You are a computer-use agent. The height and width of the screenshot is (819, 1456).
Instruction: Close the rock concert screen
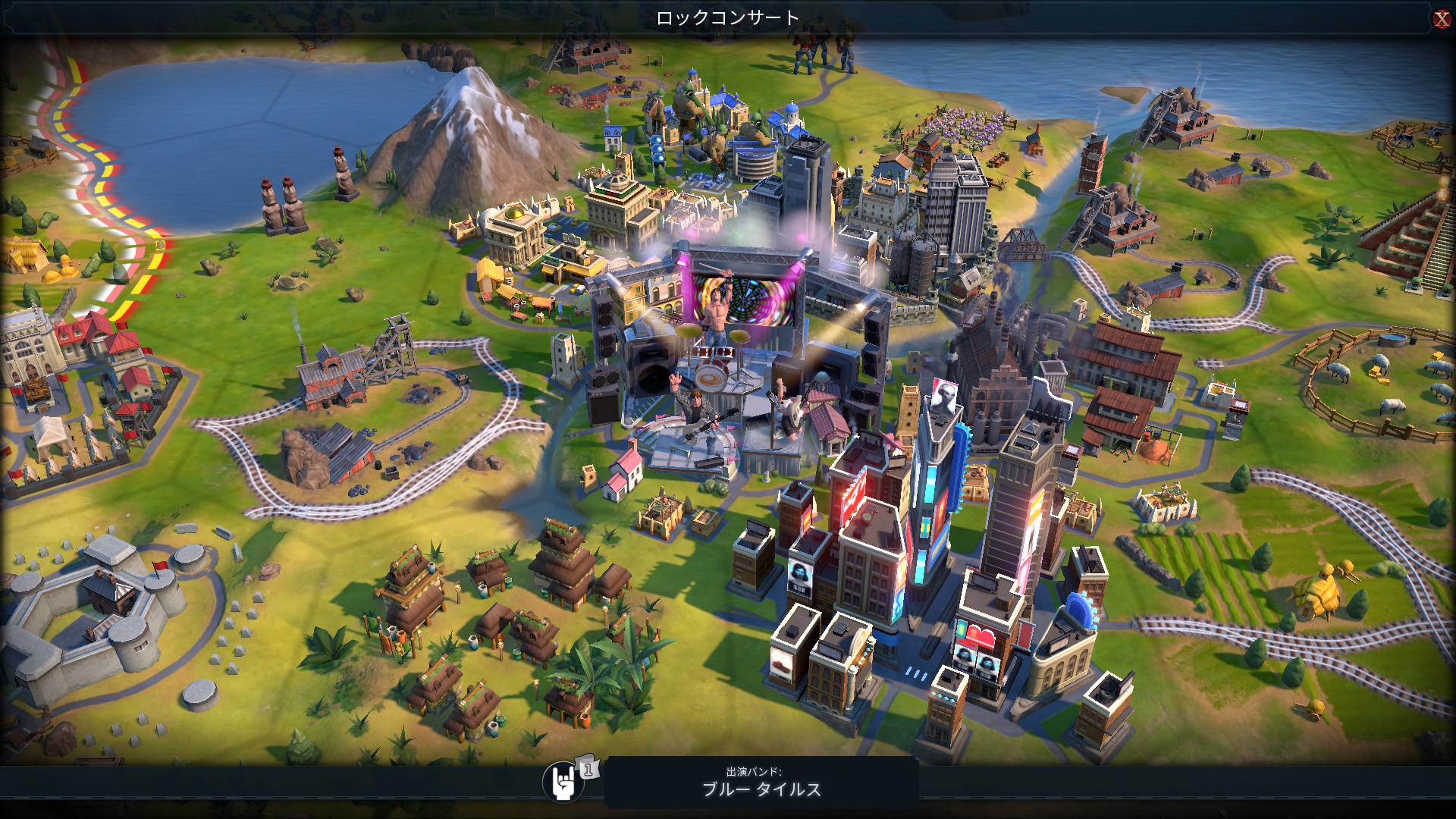coord(1441,19)
